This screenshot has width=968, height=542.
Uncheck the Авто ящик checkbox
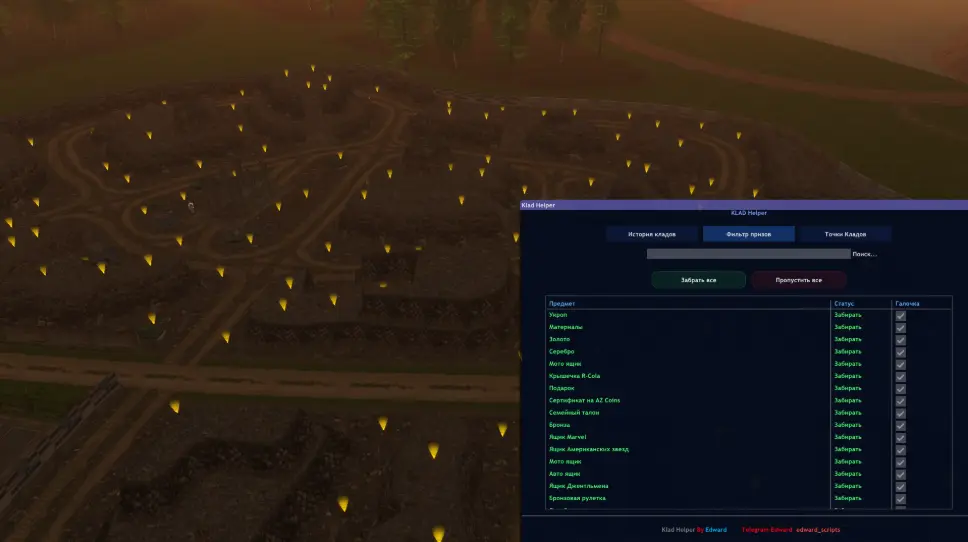coord(901,474)
